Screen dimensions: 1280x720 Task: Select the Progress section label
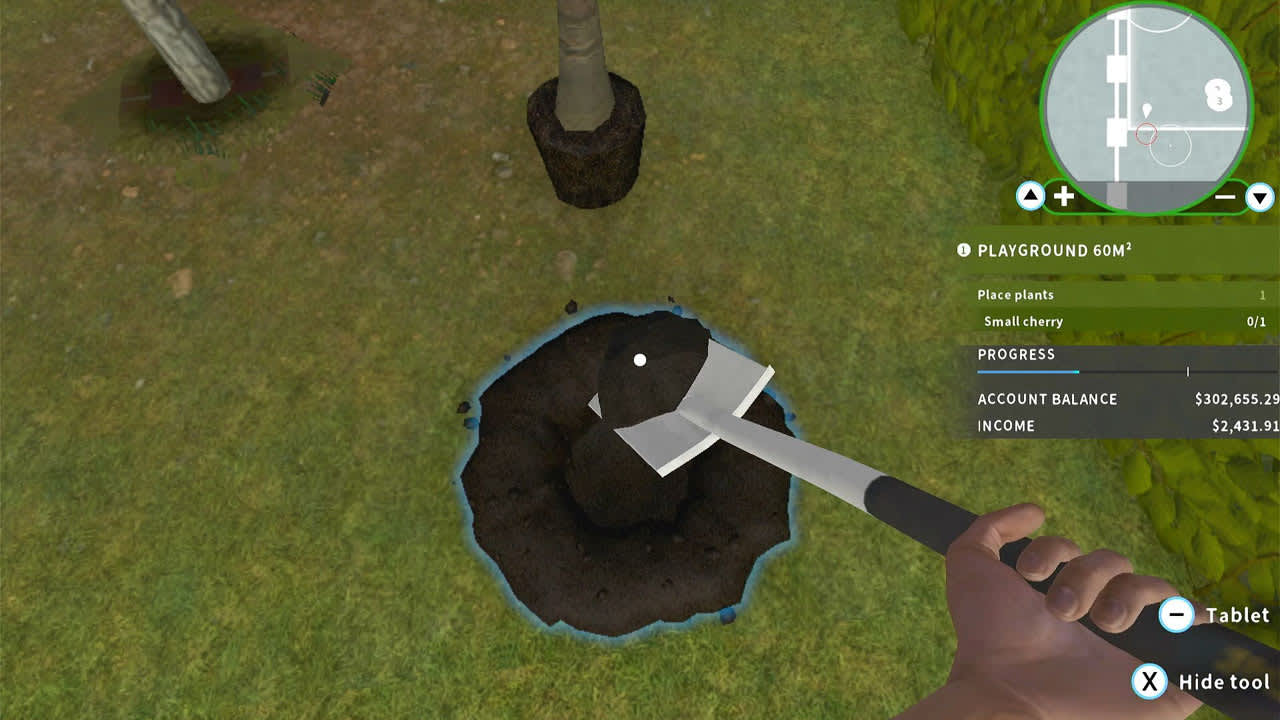(x=1016, y=354)
